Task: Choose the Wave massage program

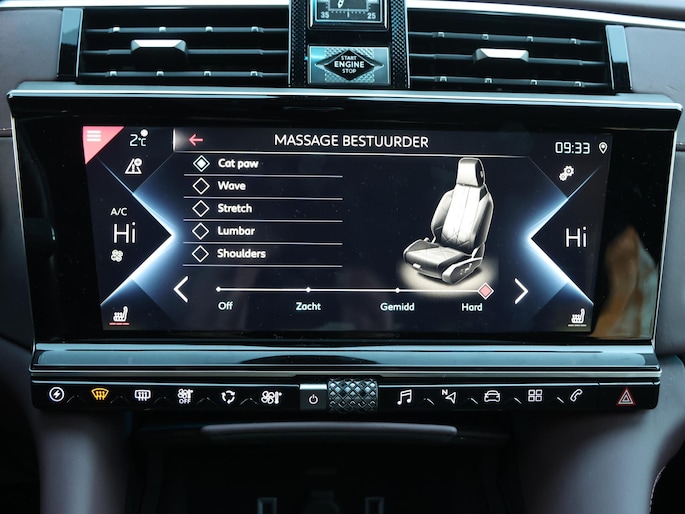Action: pyautogui.click(x=231, y=186)
